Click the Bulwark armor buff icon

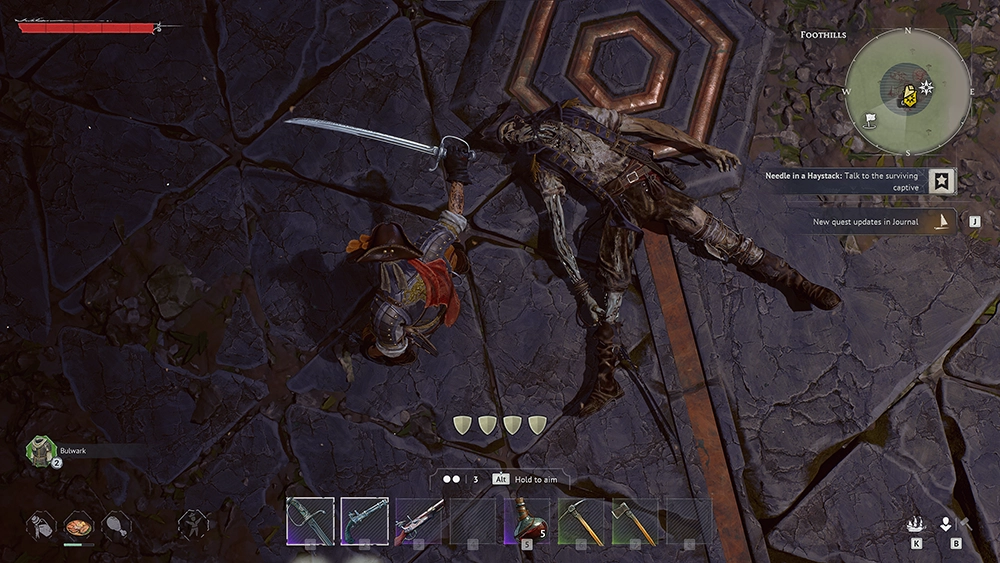[40, 451]
